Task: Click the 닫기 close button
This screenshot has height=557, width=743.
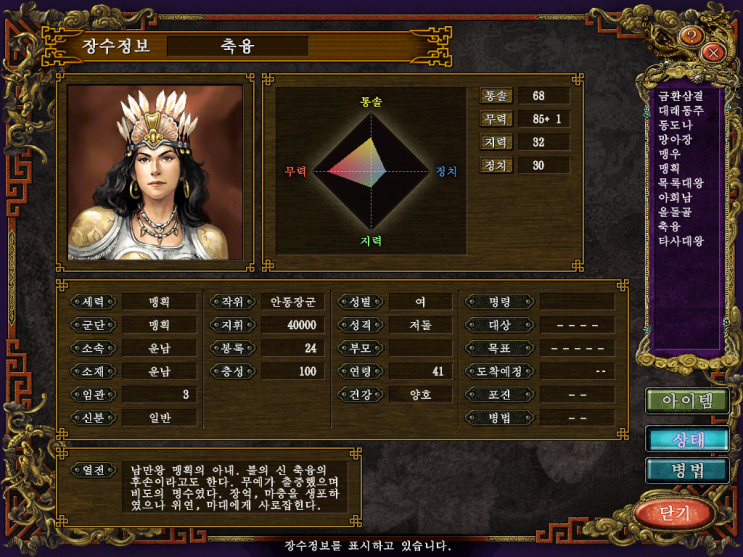Action: tap(675, 513)
